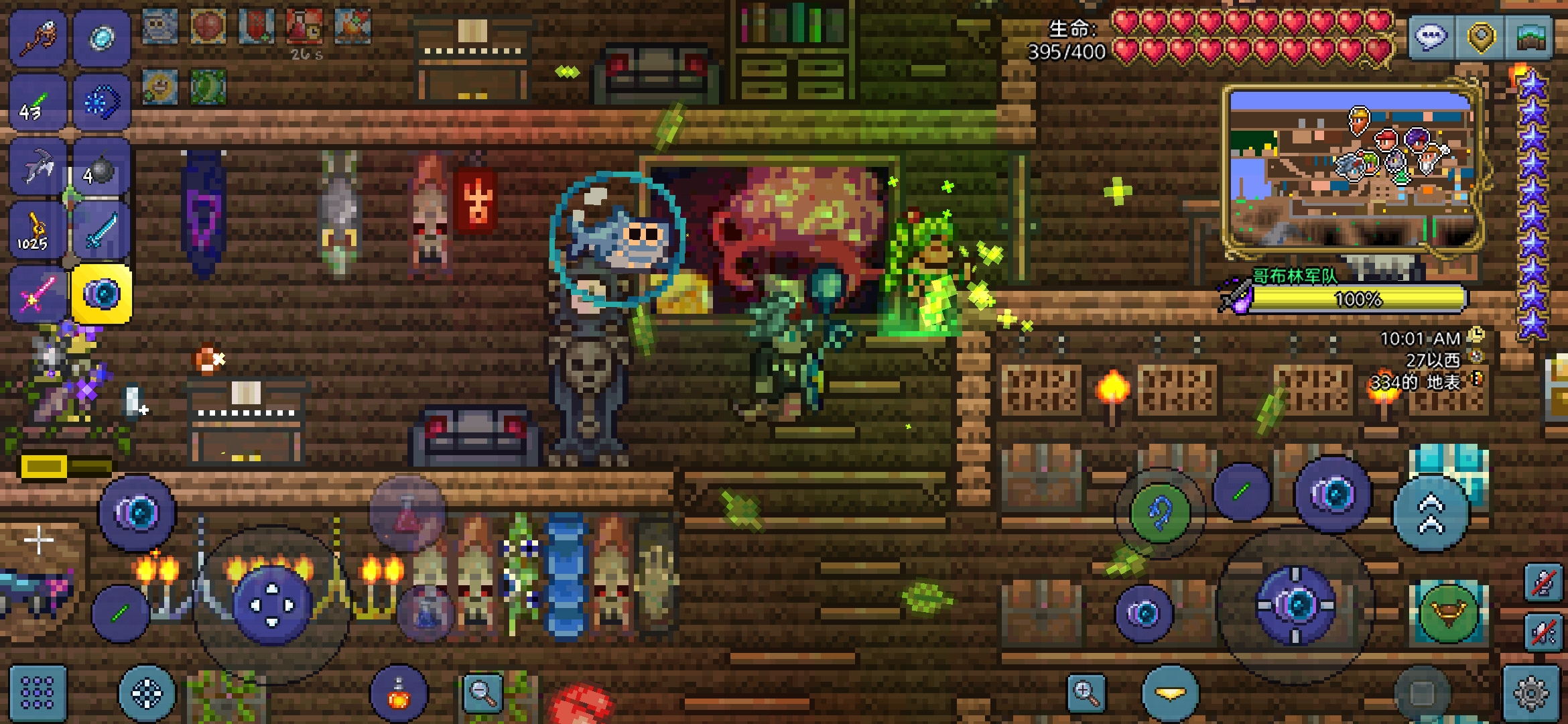Open the chat speech bubble
Viewport: 1568px width, 724px height.
(1431, 37)
